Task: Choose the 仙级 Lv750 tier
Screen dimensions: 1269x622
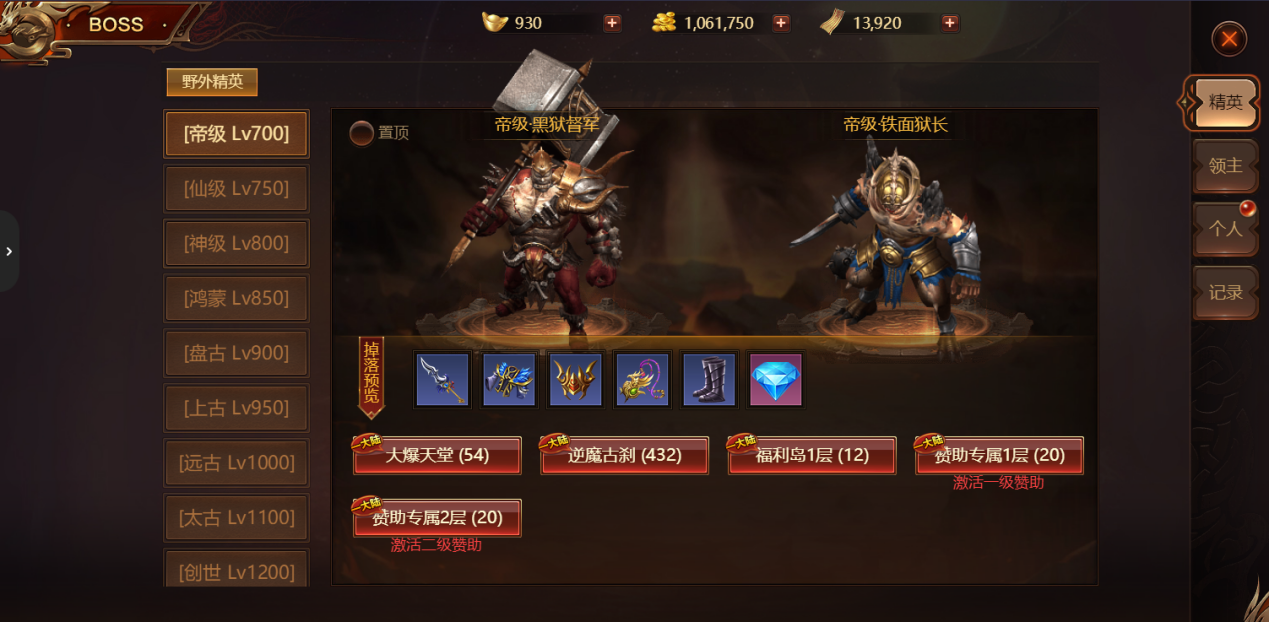Action: point(236,189)
